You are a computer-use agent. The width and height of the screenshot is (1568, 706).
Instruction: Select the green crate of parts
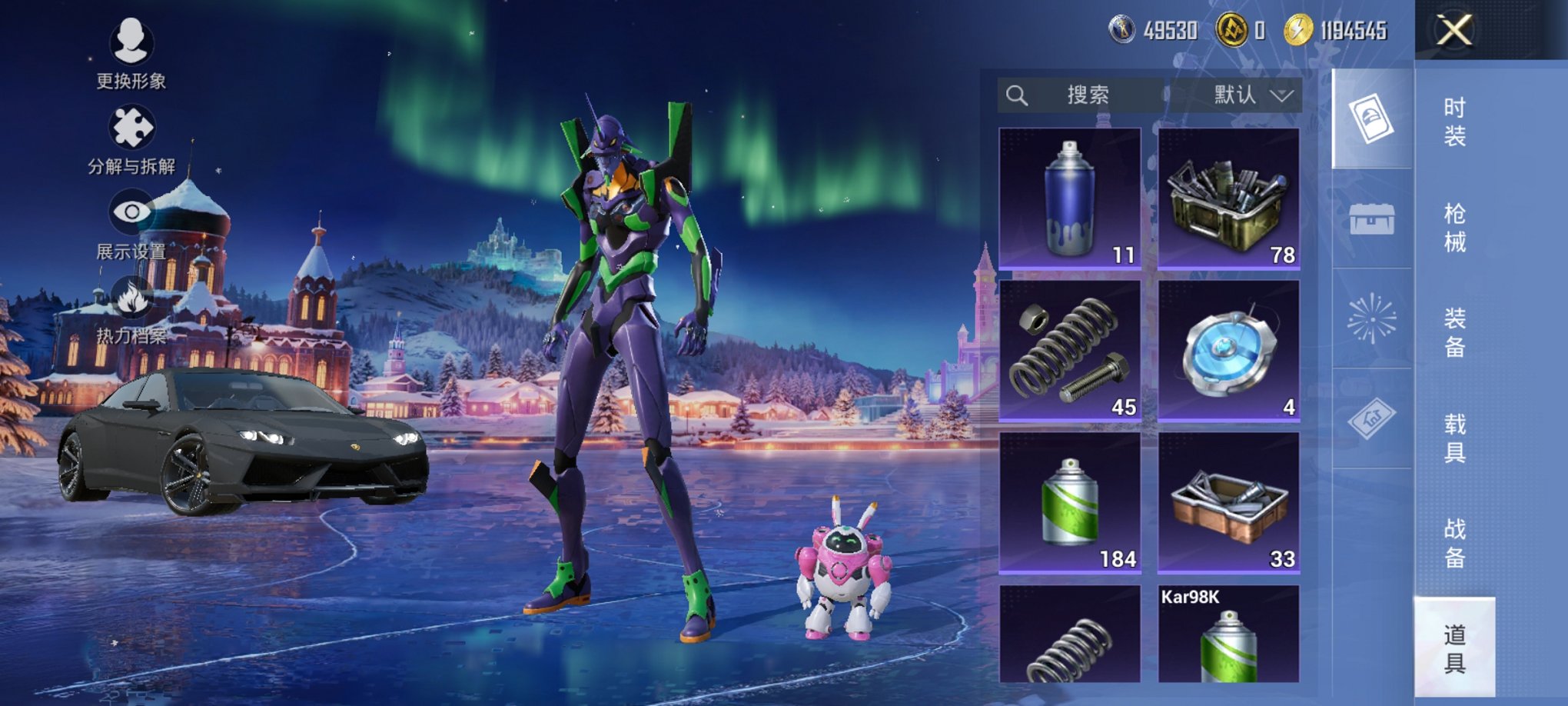click(x=1228, y=198)
